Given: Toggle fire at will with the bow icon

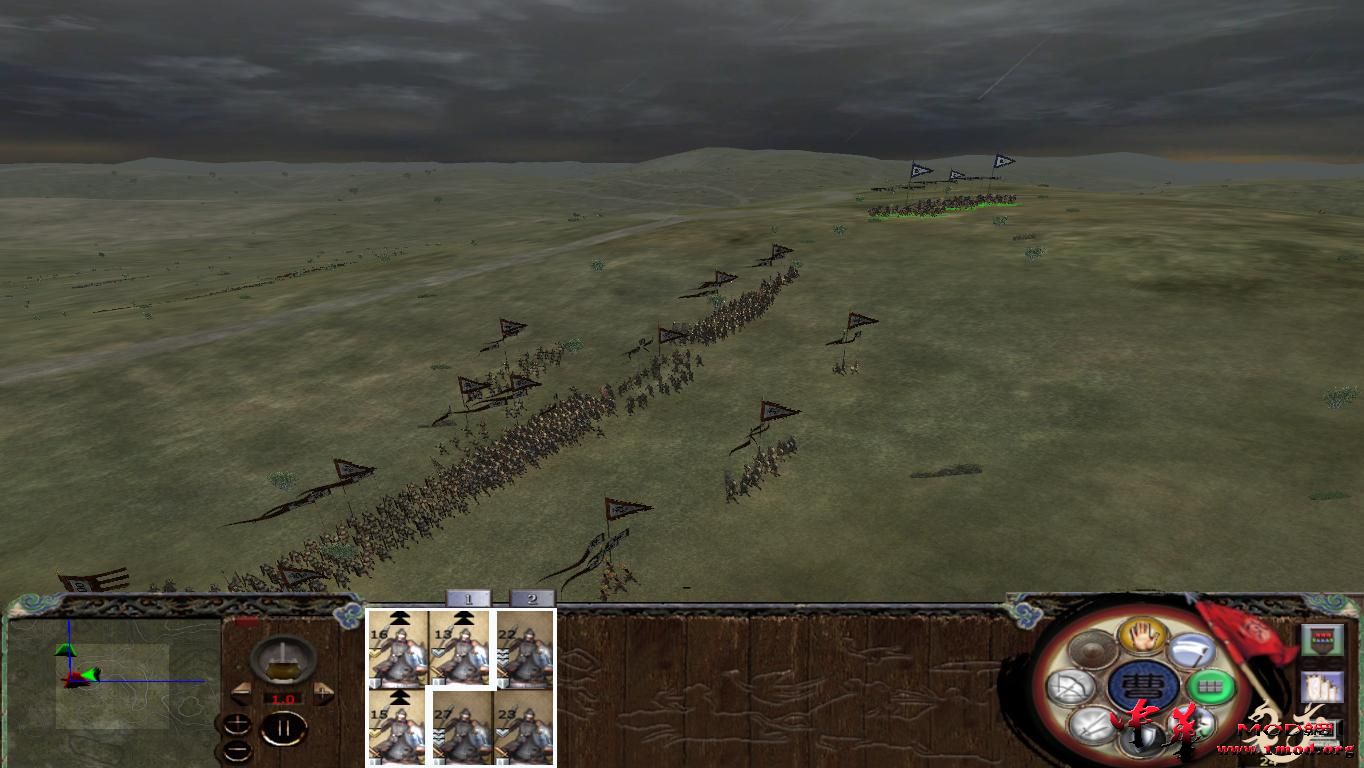Looking at the screenshot, I should pos(1071,687).
